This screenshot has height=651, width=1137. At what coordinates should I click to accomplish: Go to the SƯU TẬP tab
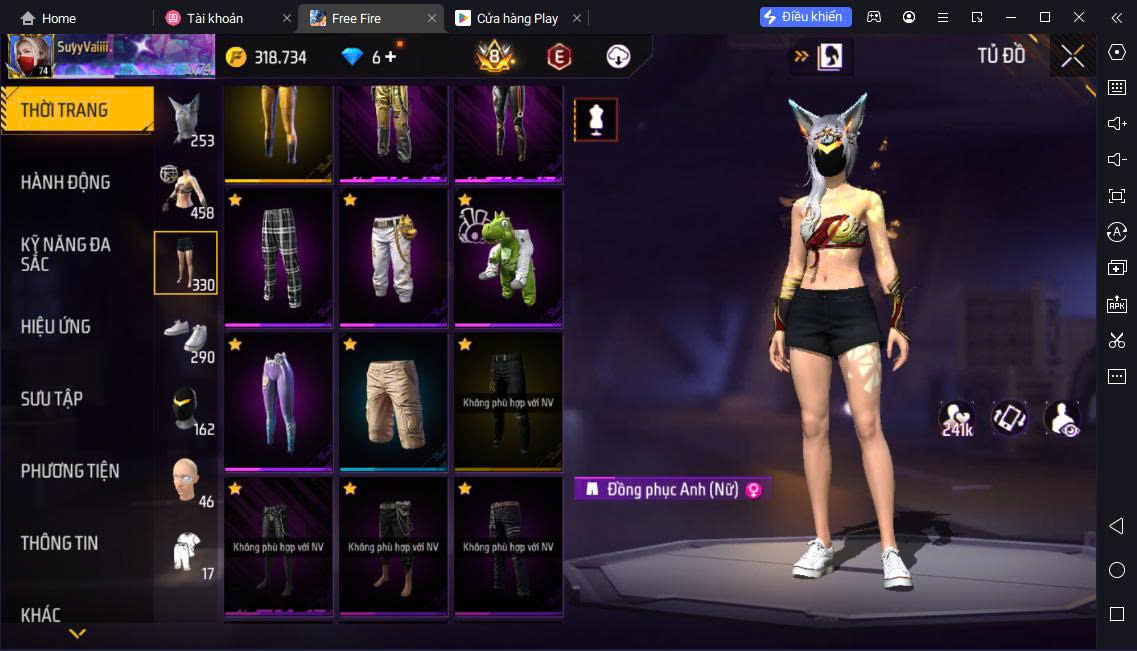52,398
